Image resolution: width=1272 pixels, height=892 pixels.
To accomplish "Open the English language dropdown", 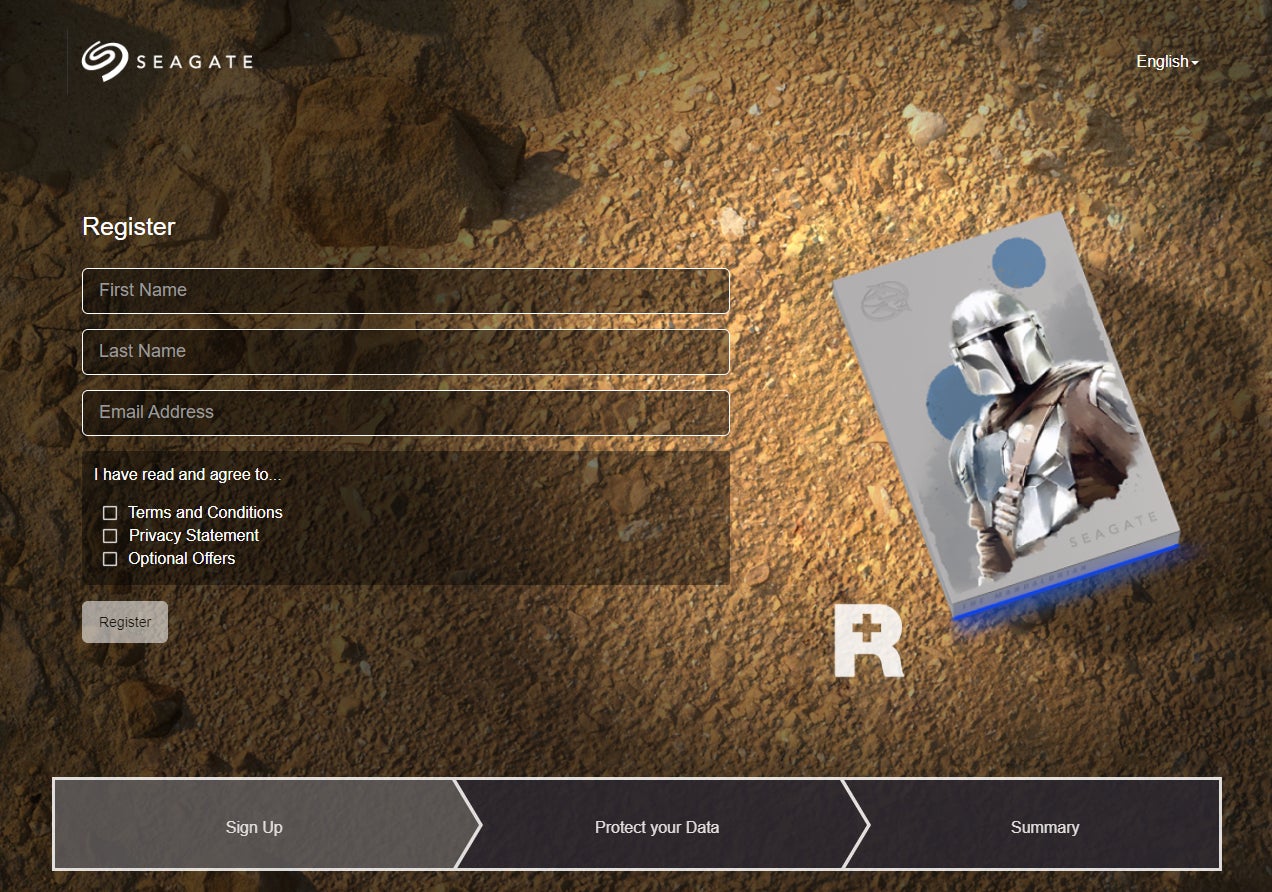I will click(x=1166, y=62).
